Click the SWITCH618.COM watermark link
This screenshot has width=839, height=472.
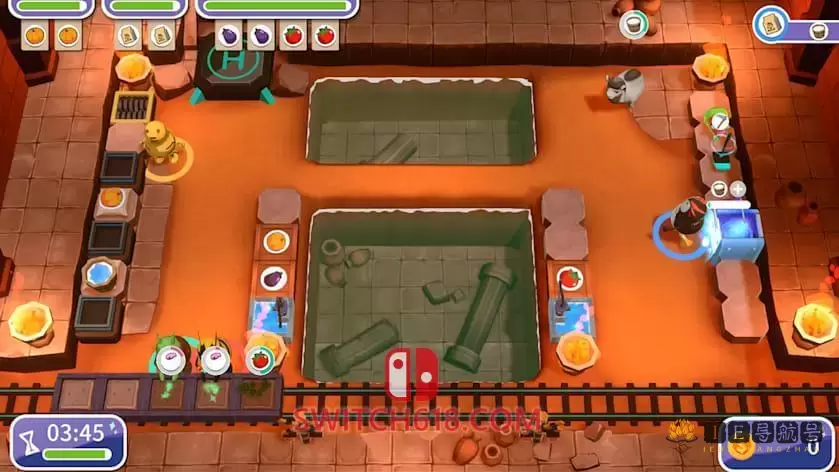[417, 420]
